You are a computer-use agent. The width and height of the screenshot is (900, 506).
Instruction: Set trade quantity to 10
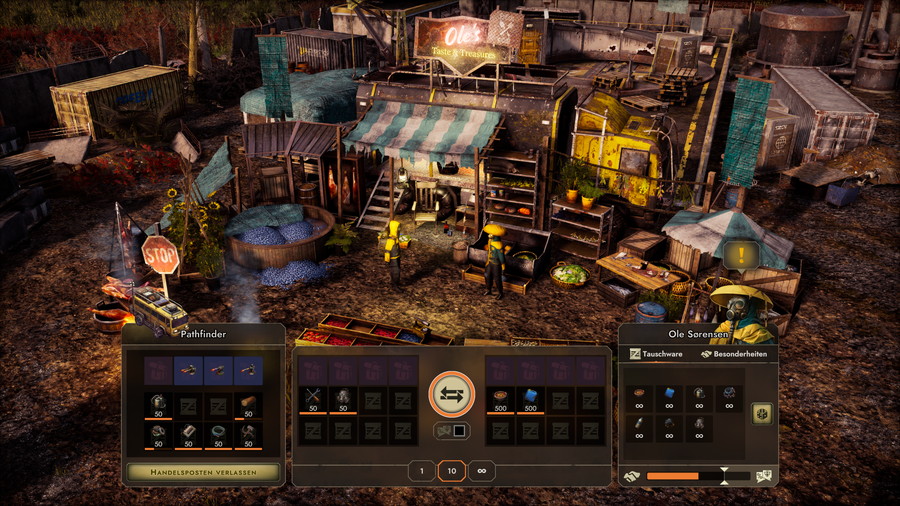click(x=451, y=471)
